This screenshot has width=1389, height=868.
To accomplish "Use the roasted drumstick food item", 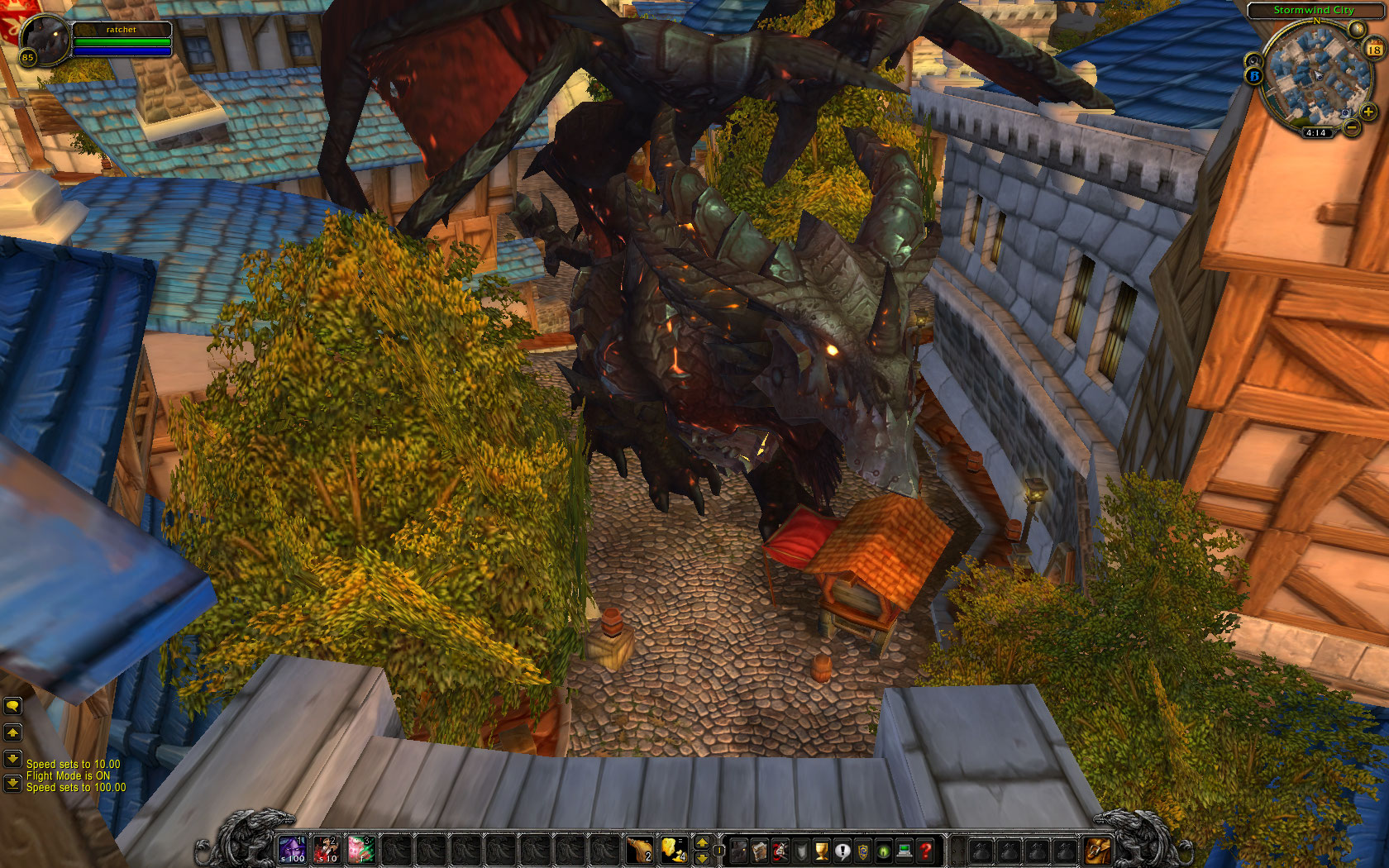I will pyautogui.click(x=640, y=849).
